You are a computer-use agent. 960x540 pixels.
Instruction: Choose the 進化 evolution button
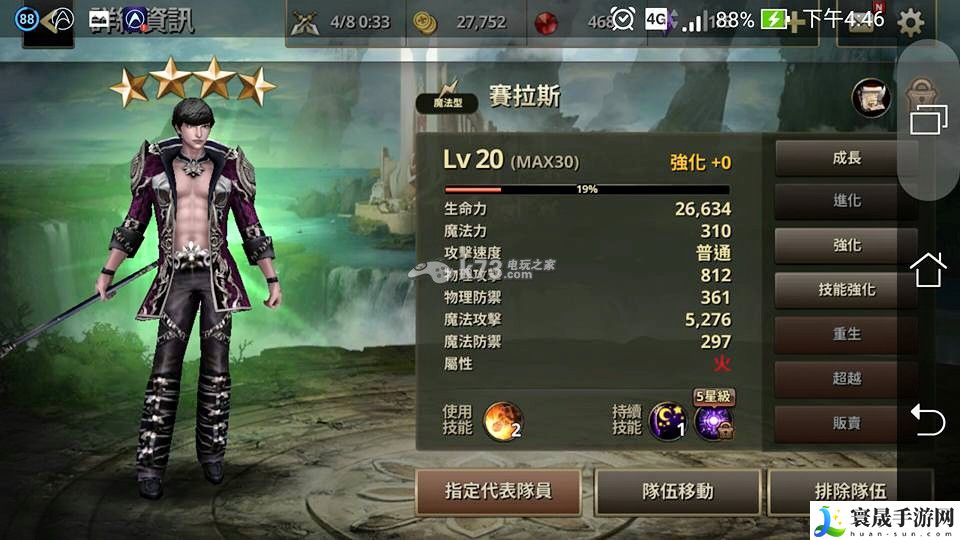846,201
